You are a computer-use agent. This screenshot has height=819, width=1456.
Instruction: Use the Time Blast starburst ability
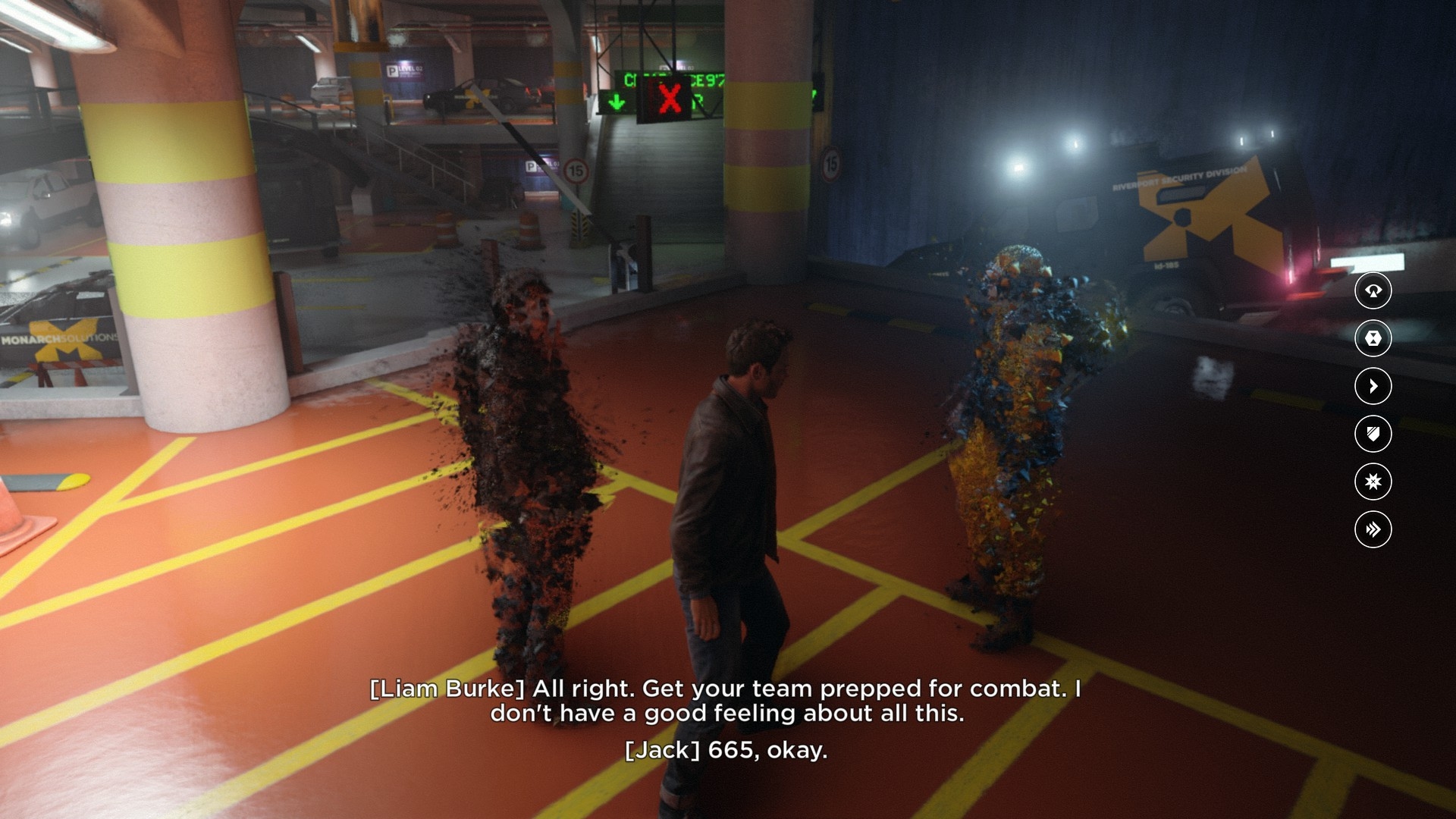1373,482
